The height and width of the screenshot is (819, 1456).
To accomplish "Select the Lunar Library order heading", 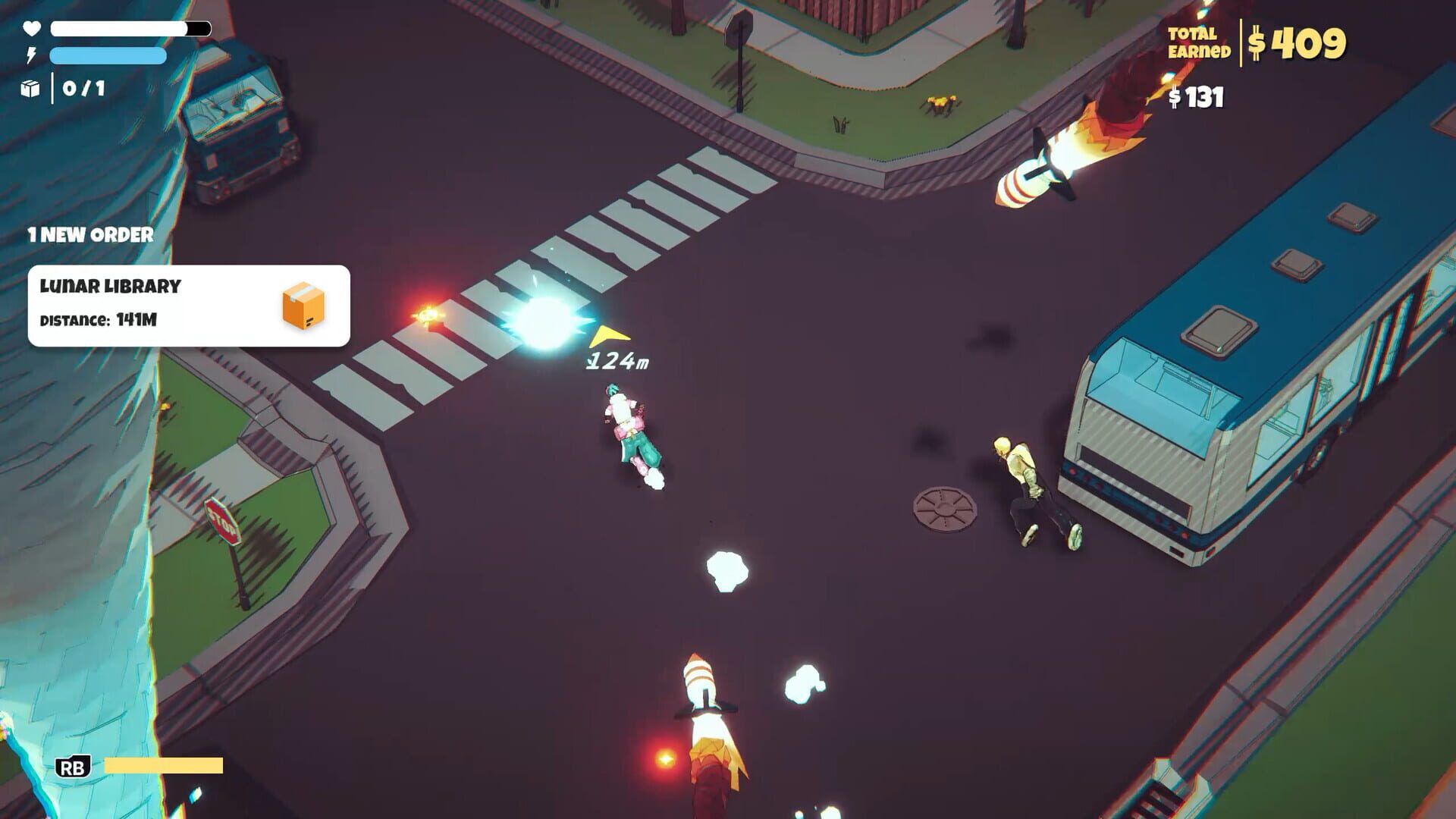I will (x=110, y=285).
